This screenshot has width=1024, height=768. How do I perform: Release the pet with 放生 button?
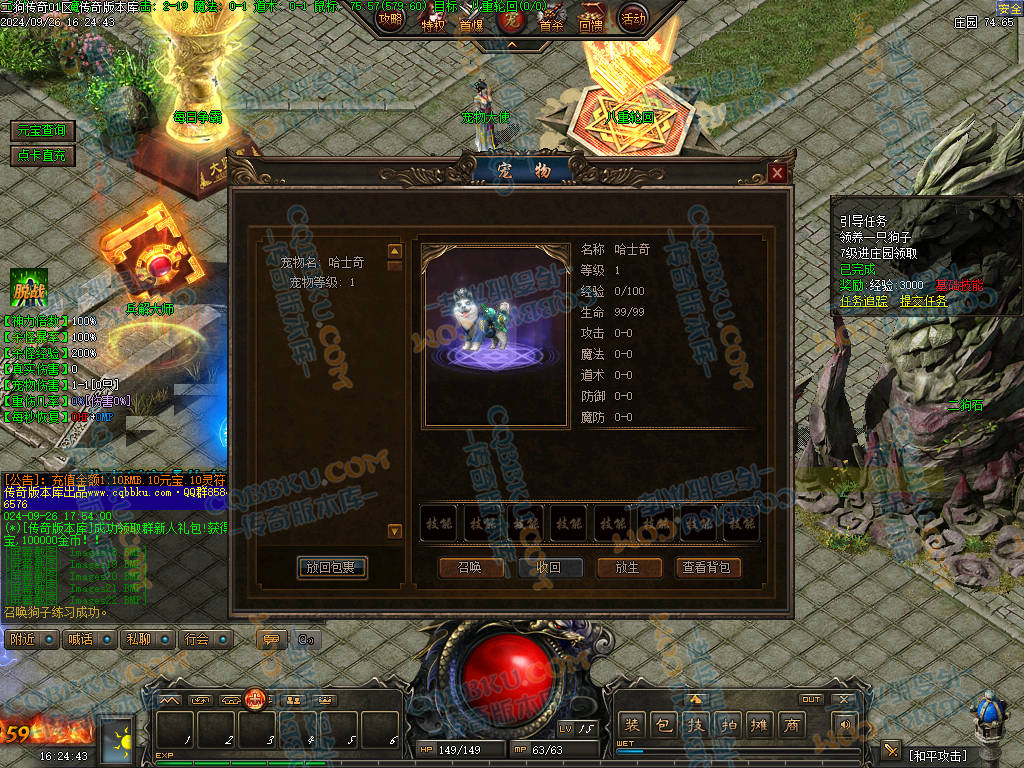point(628,567)
